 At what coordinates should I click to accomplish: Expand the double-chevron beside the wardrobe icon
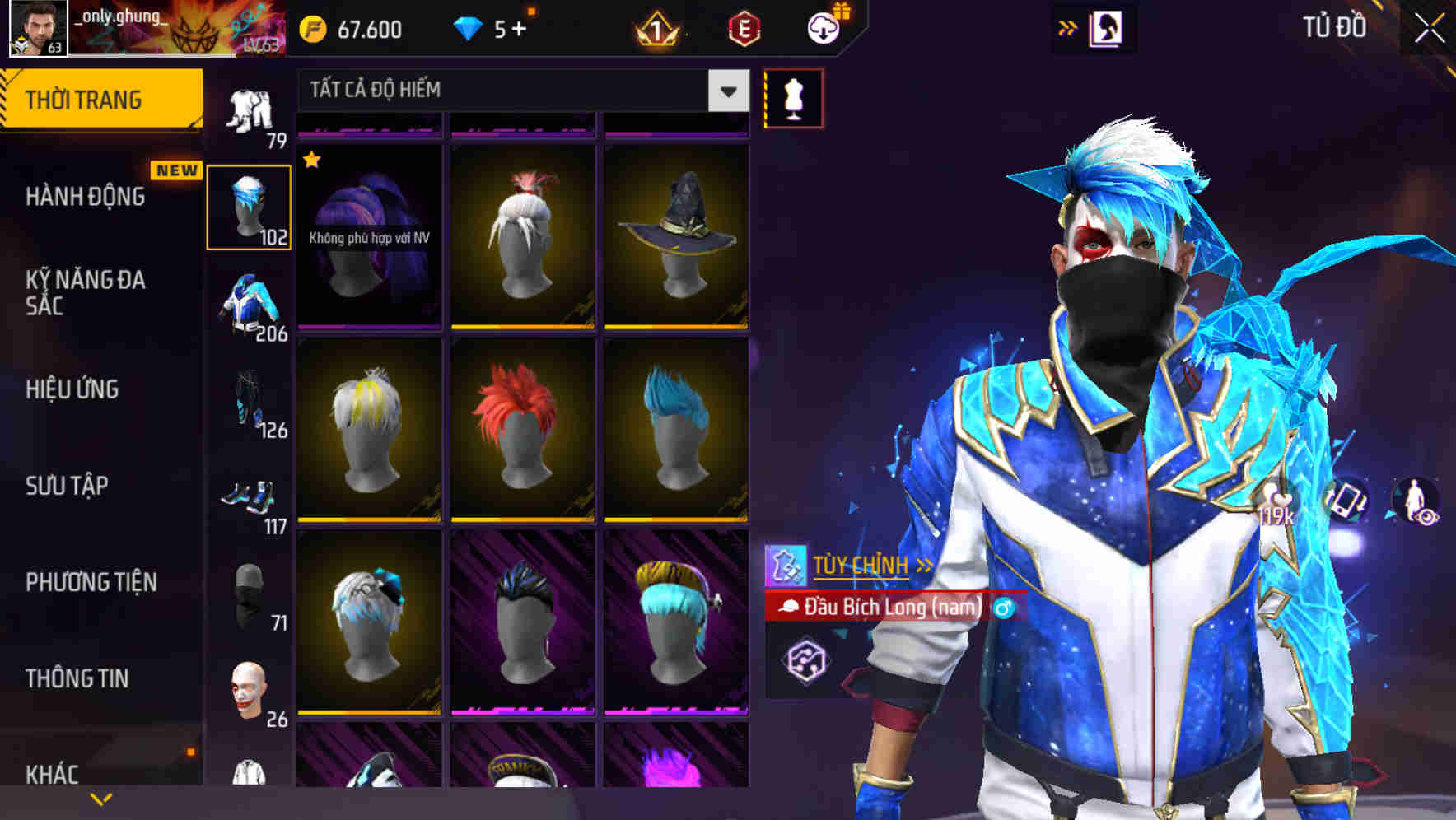1068,26
